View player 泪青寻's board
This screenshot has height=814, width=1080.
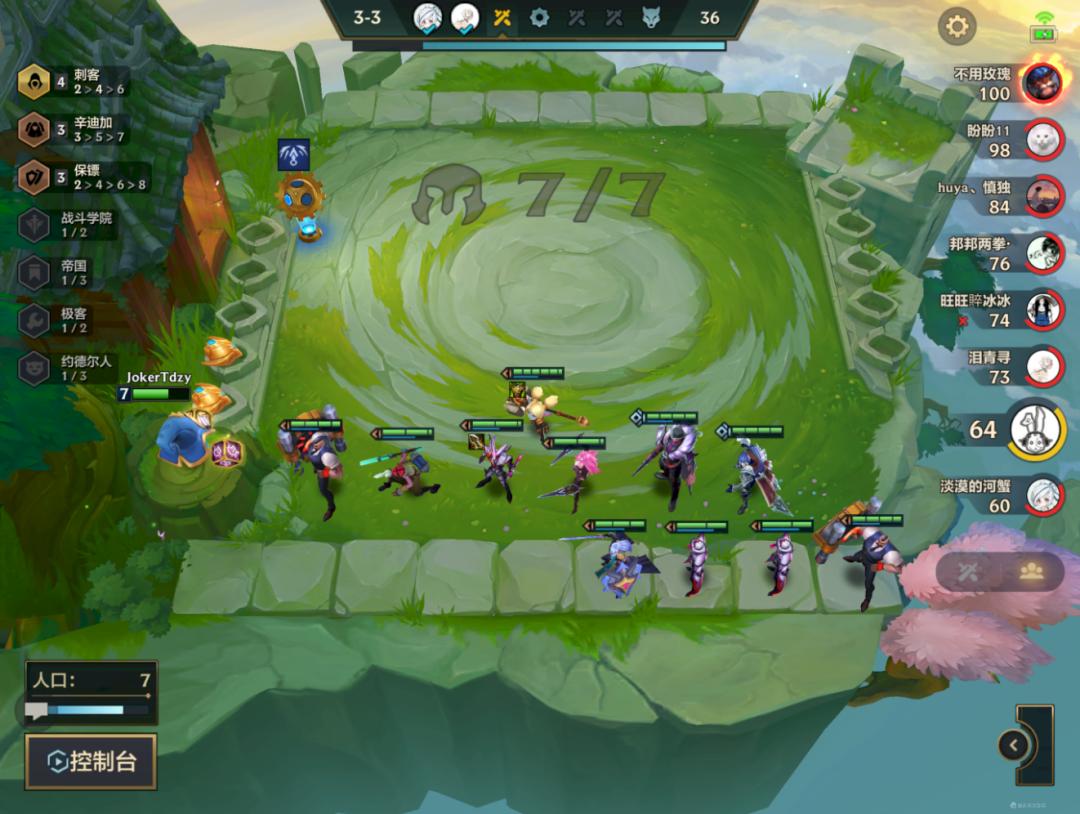coord(1043,366)
